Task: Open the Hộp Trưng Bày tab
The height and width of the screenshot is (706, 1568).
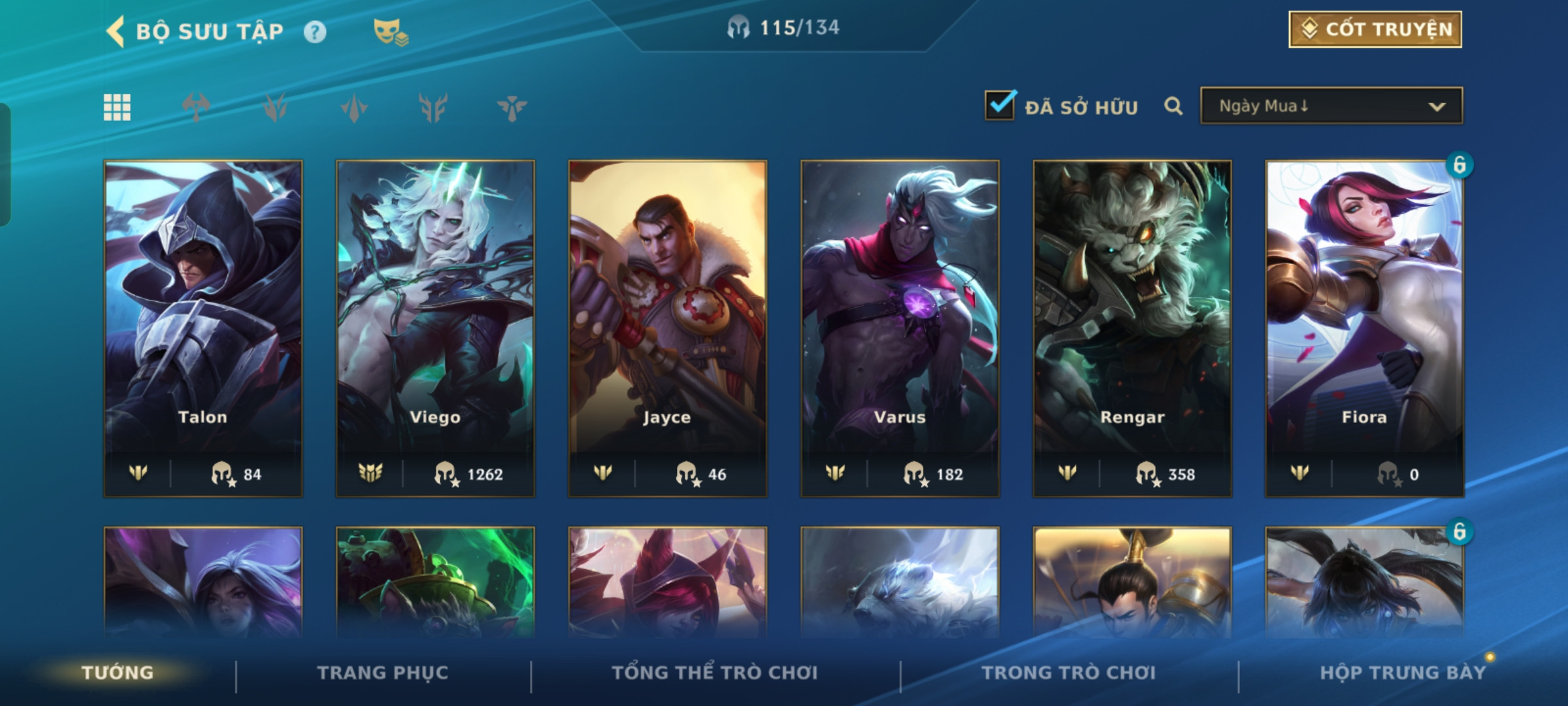Action: coord(1403,673)
